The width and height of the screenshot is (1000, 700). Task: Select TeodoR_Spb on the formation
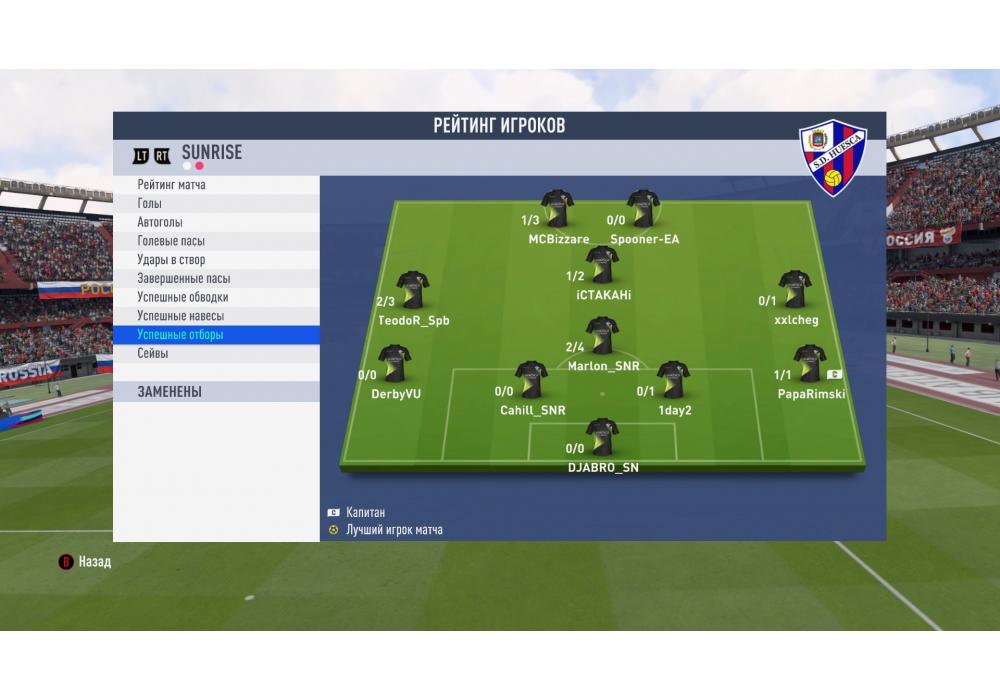(412, 290)
